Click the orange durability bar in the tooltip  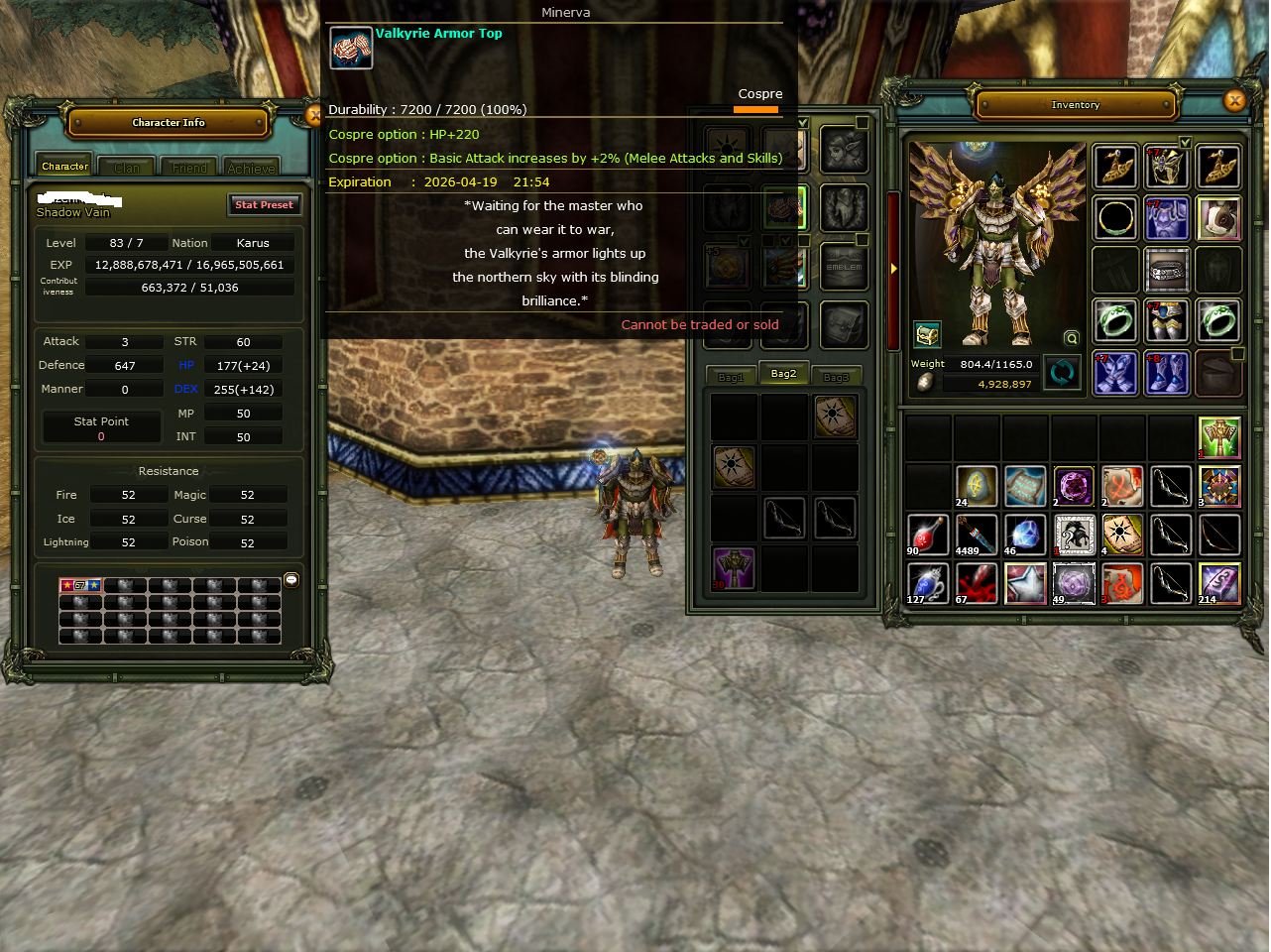755,111
